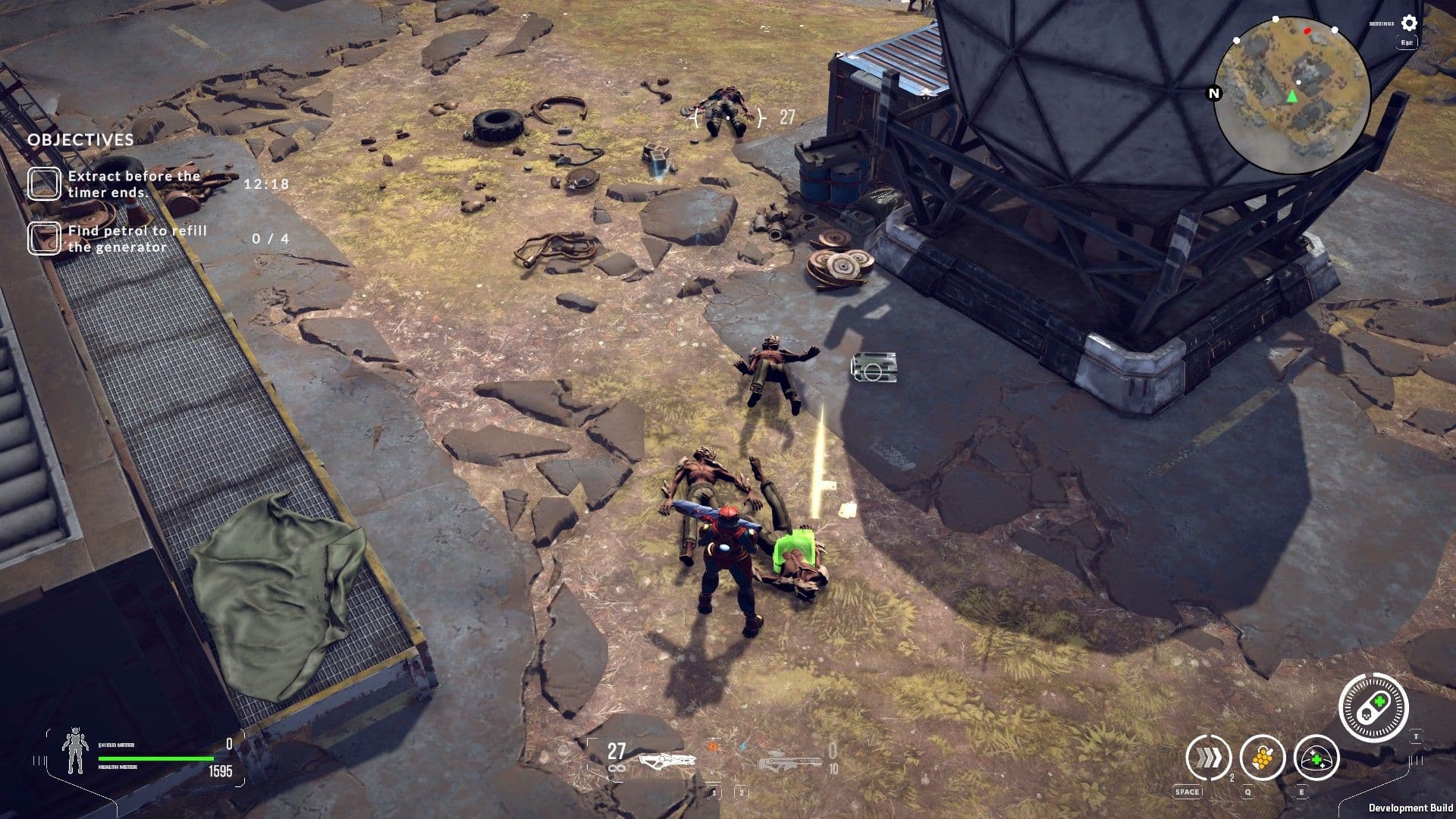Screen dimensions: 1456x819
Task: Click the N compass marker on the minimap
Action: click(x=1213, y=95)
